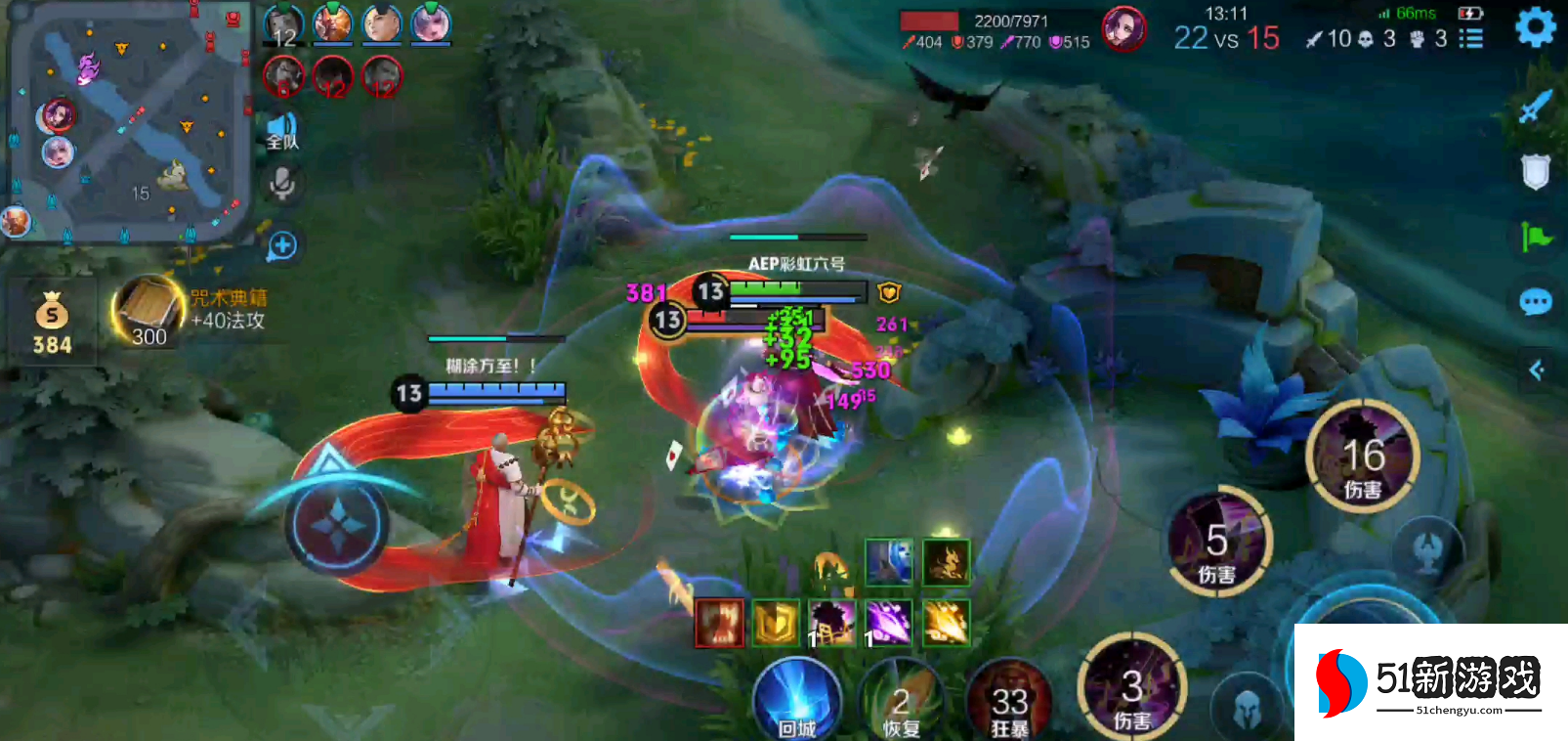Tap the blue plus button under the microphone
The image size is (1568, 741).
[282, 245]
